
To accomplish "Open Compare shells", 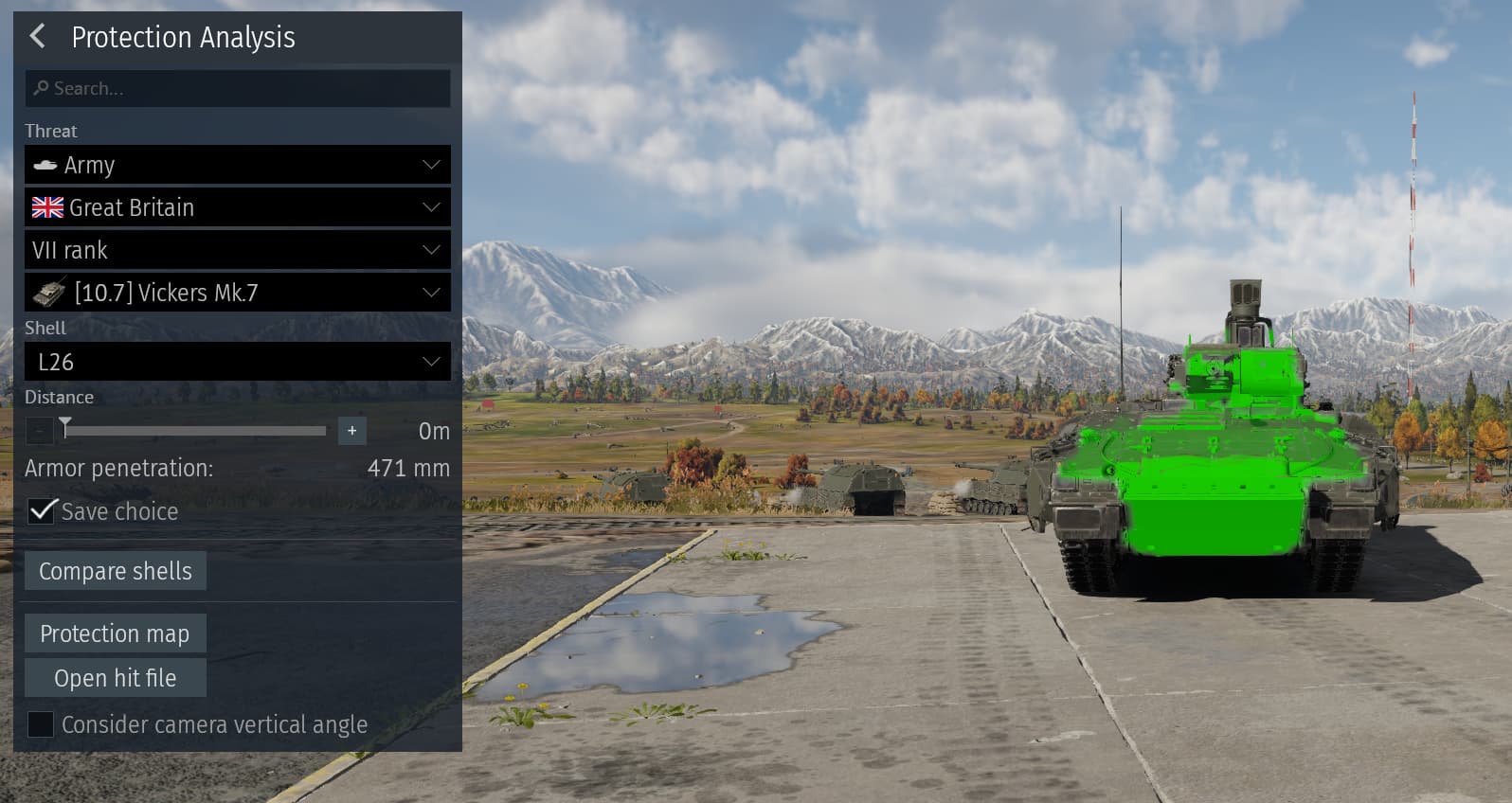I will click(116, 571).
